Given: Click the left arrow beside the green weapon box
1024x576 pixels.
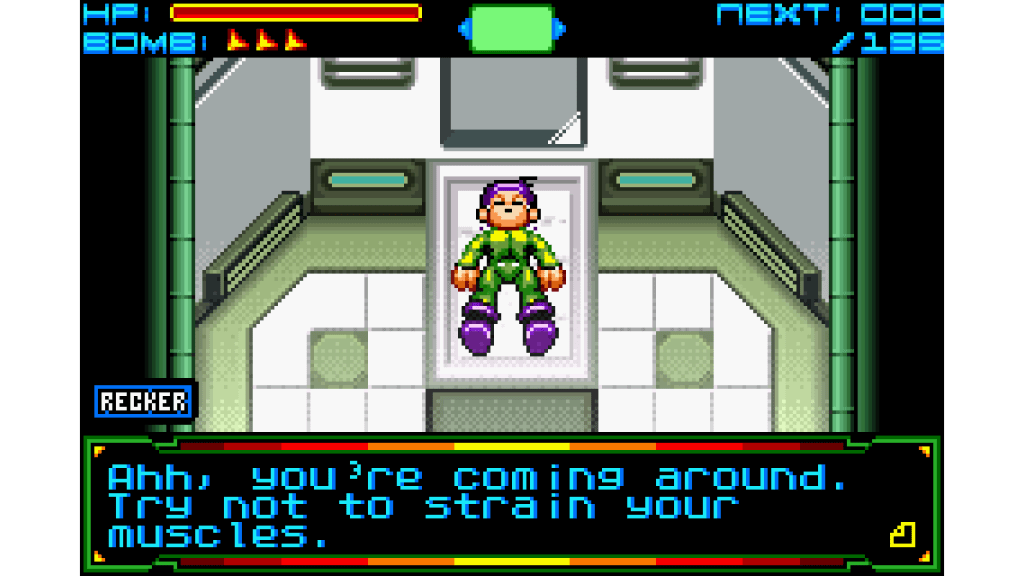Looking at the screenshot, I should pyautogui.click(x=463, y=28).
